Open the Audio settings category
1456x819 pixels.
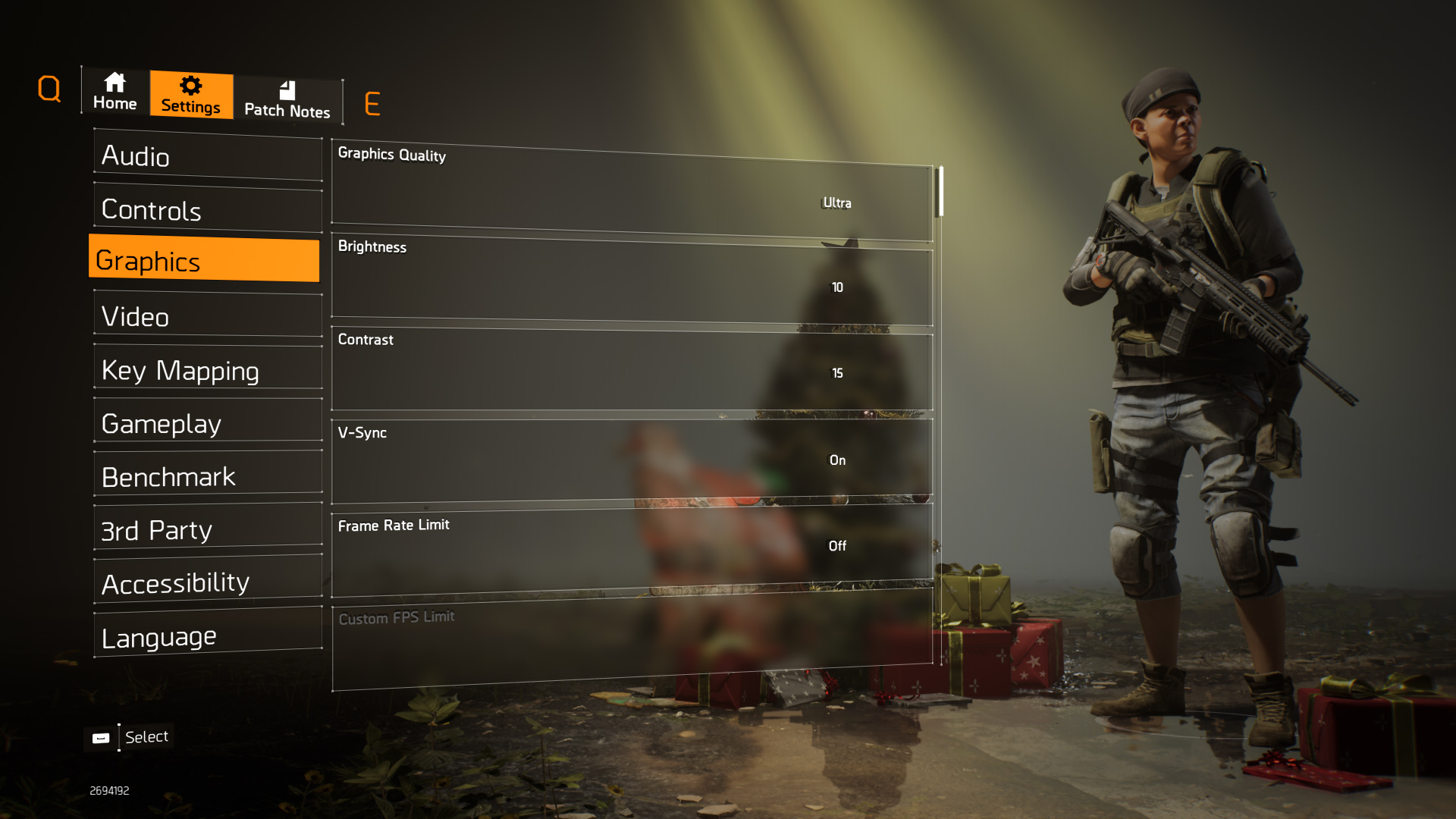tap(208, 156)
